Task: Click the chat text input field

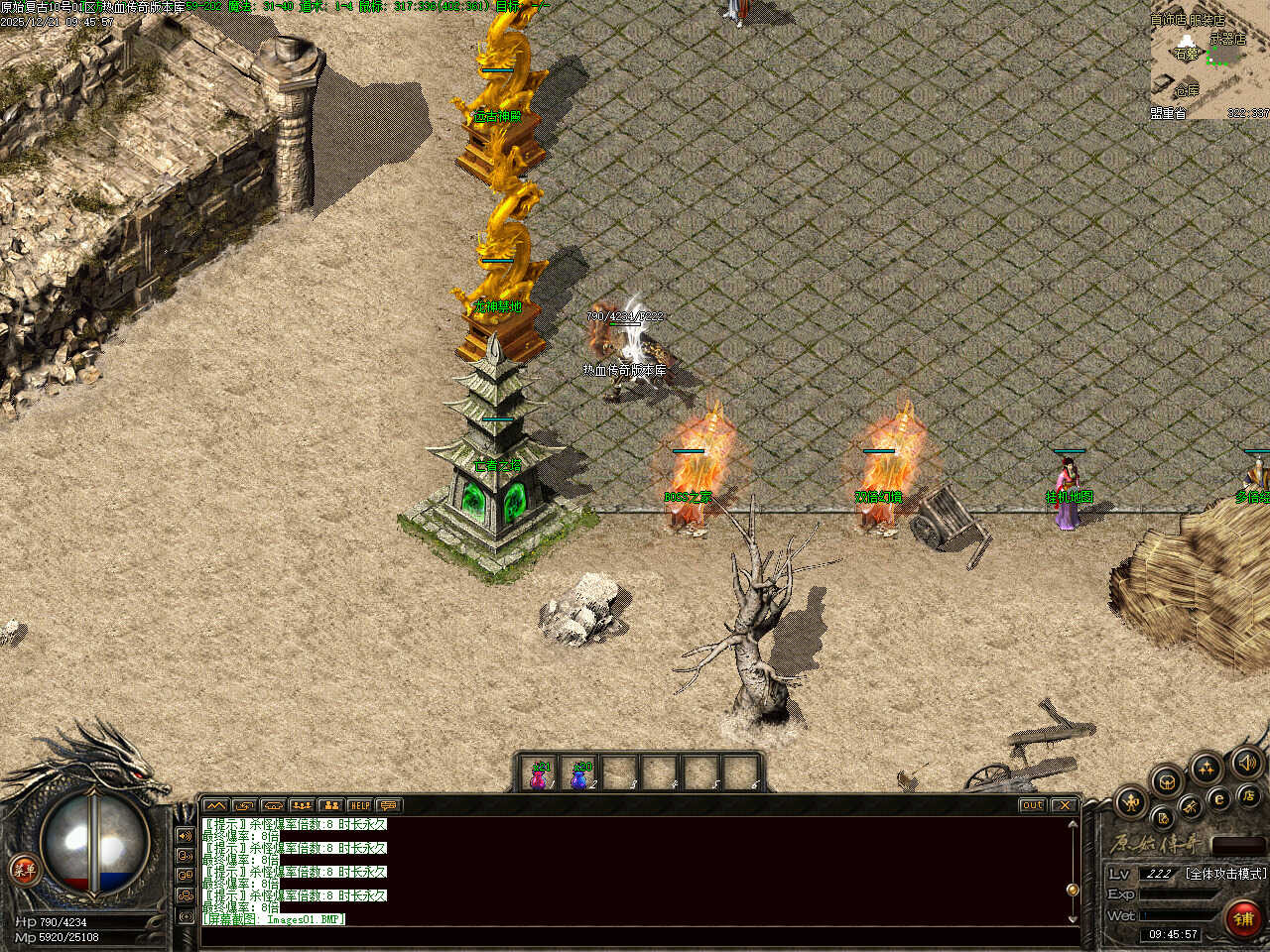Action: [635, 936]
